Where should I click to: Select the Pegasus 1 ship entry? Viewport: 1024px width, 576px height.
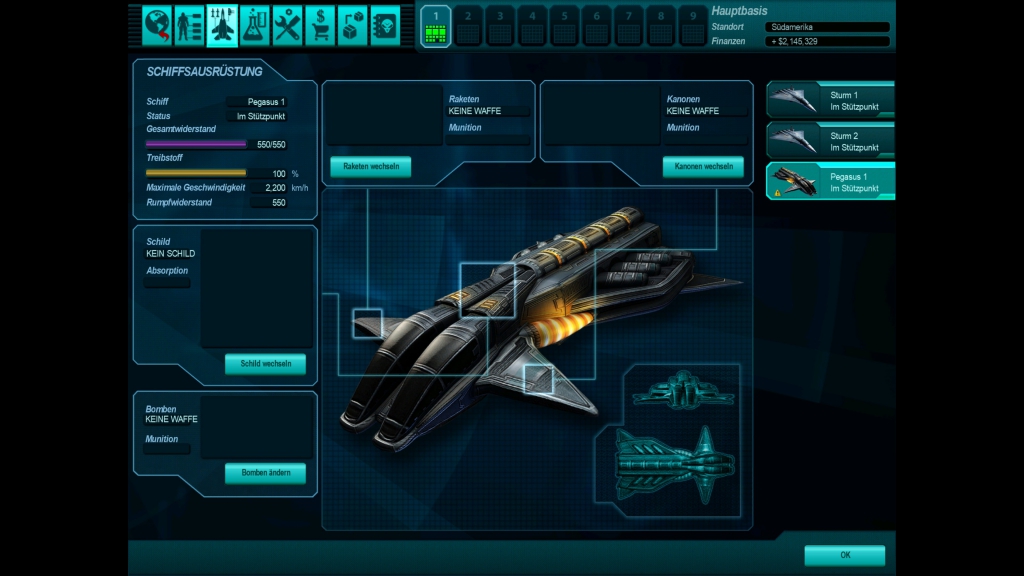pos(830,182)
